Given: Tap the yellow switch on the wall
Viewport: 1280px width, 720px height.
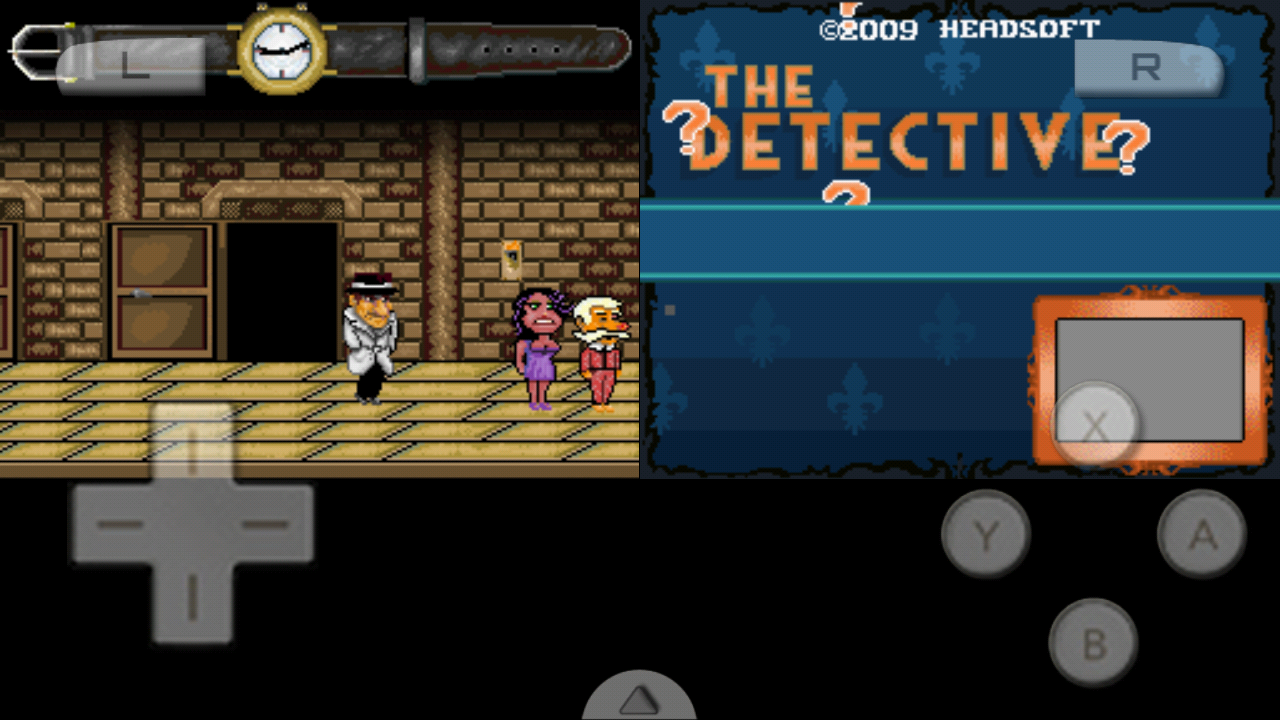Looking at the screenshot, I should tap(513, 262).
